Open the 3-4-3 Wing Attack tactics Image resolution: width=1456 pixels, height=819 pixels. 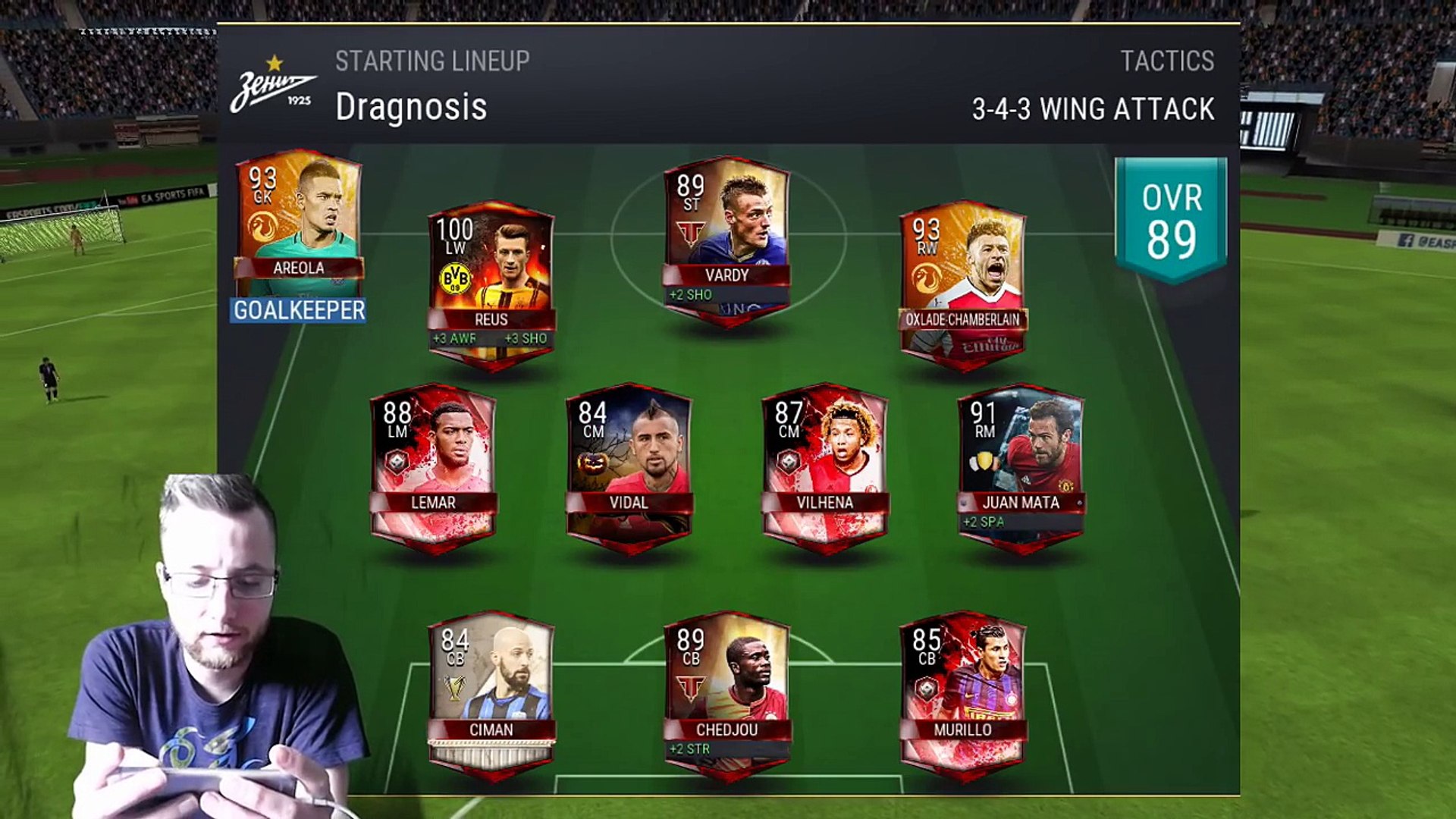pos(1093,108)
